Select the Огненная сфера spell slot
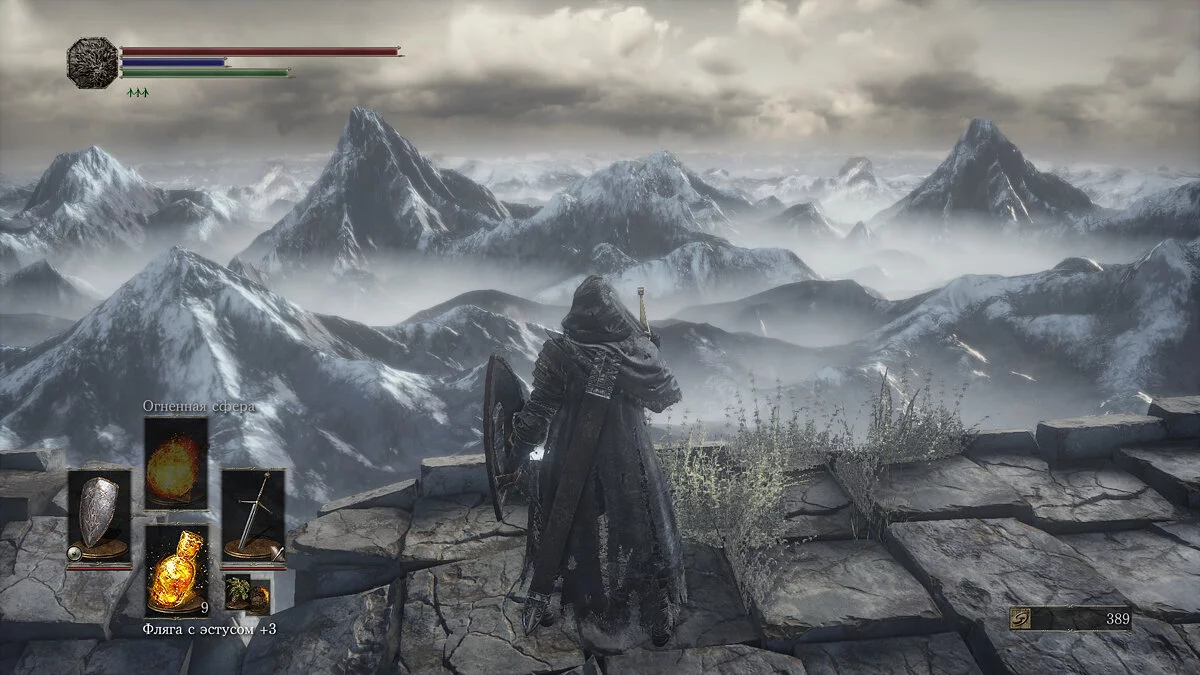 coord(176,463)
